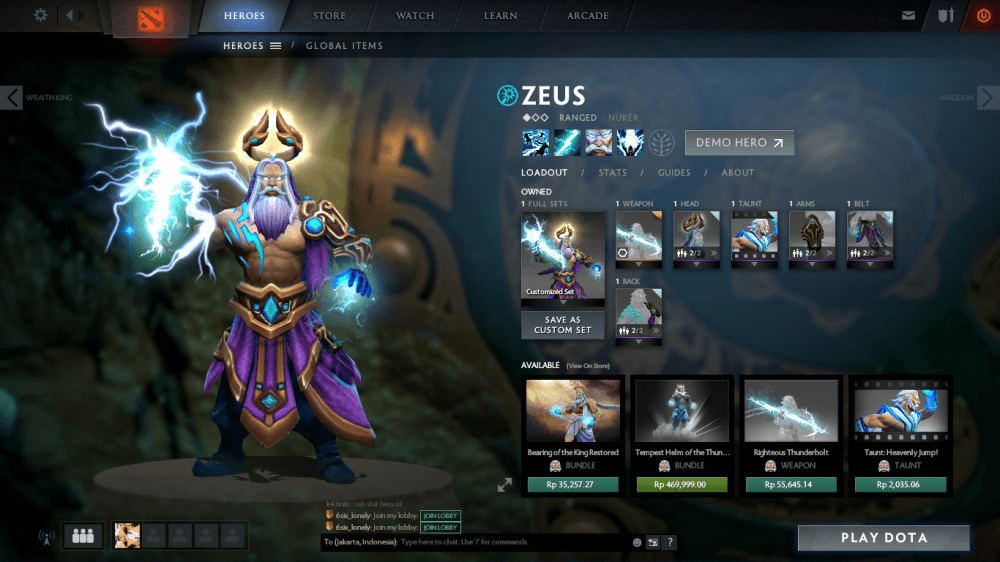Join 6six_lonely's lobby from chat
Screen dimensions: 1000x562
[x=440, y=515]
